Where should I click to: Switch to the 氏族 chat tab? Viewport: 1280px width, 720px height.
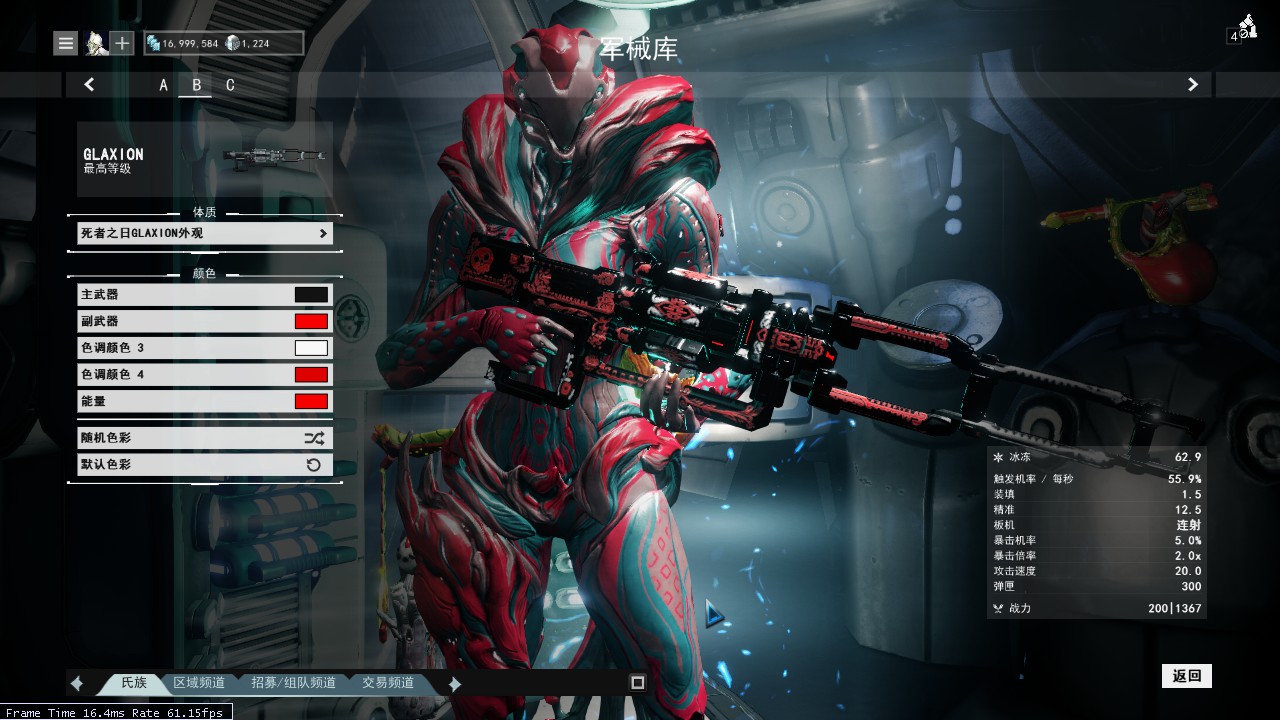pyautogui.click(x=134, y=683)
